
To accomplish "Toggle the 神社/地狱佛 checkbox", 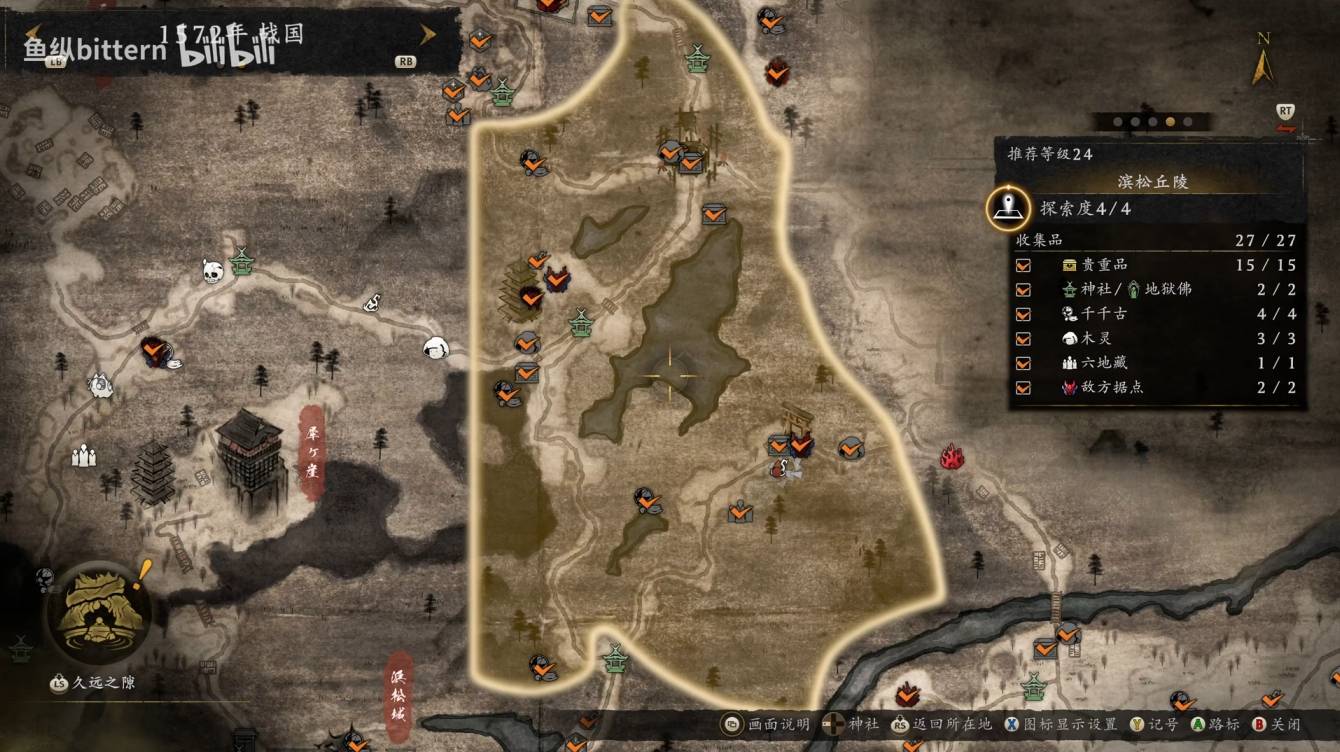I will (1023, 289).
